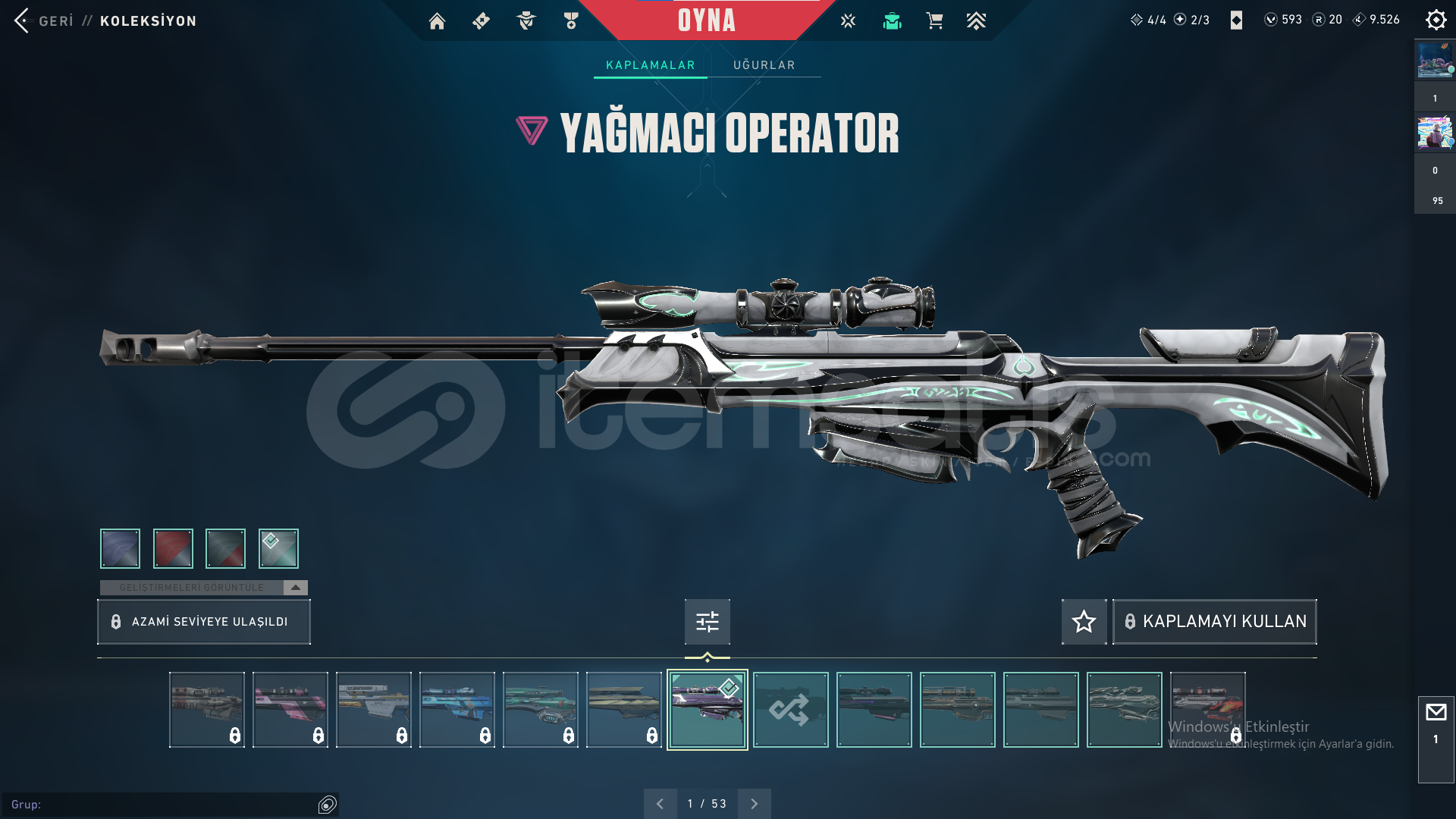The image size is (1456, 819).
Task: Switch to the Uğurlar tab
Action: [764, 65]
